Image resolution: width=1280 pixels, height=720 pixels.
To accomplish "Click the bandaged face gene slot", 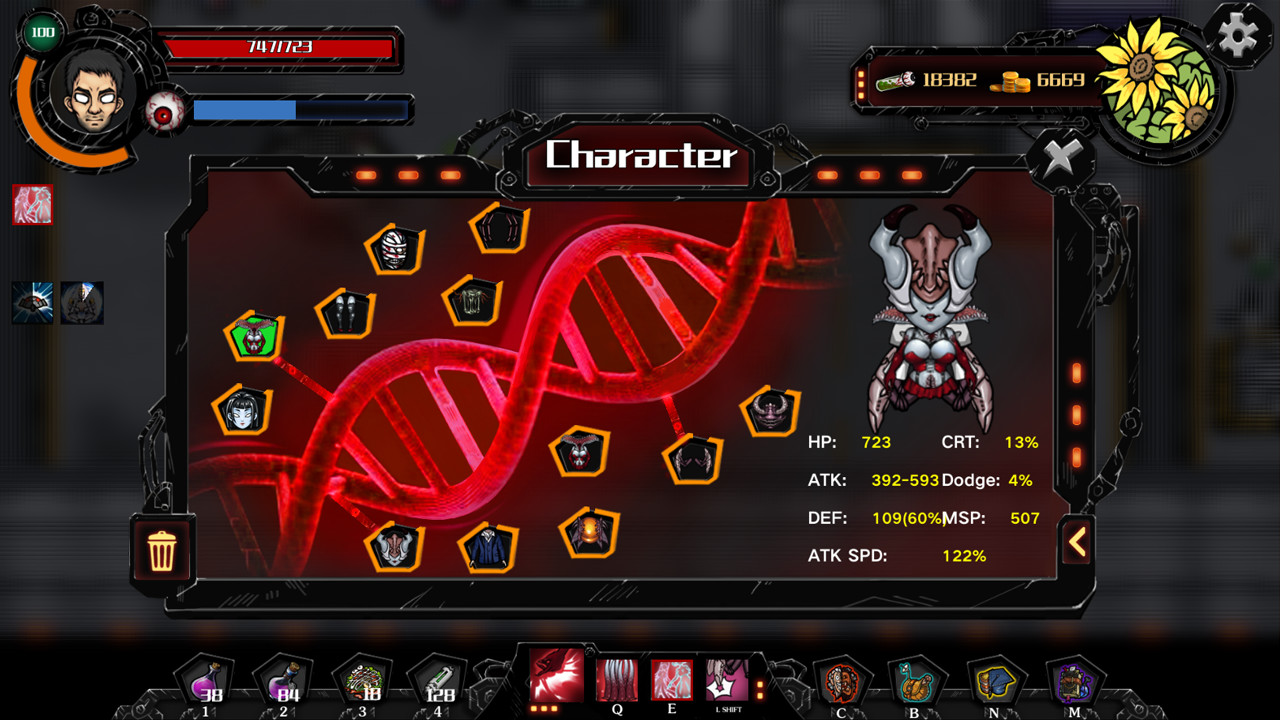I will point(395,248).
